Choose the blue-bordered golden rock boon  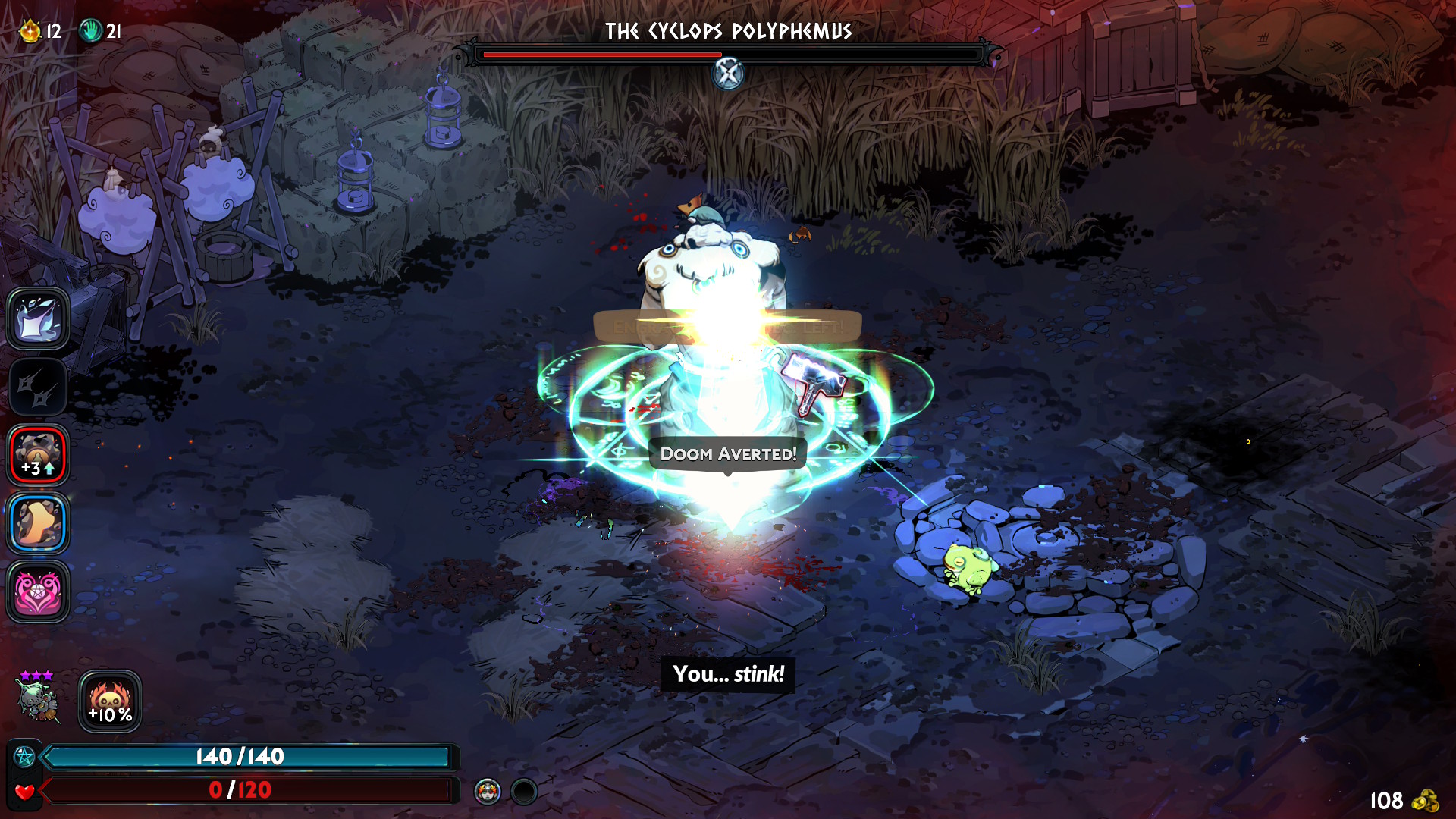click(x=38, y=523)
